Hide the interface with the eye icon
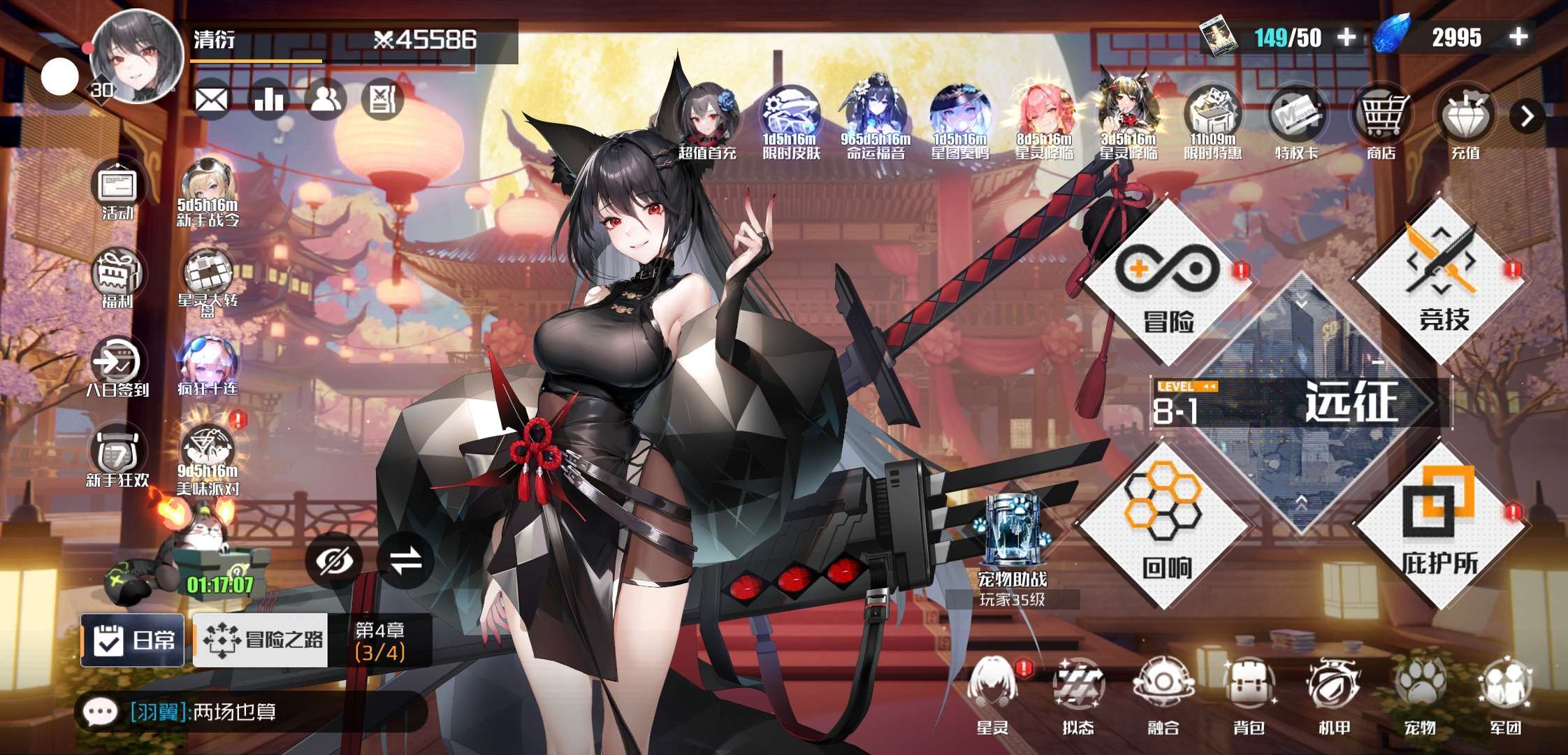This screenshot has width=1568, height=755. click(x=335, y=561)
